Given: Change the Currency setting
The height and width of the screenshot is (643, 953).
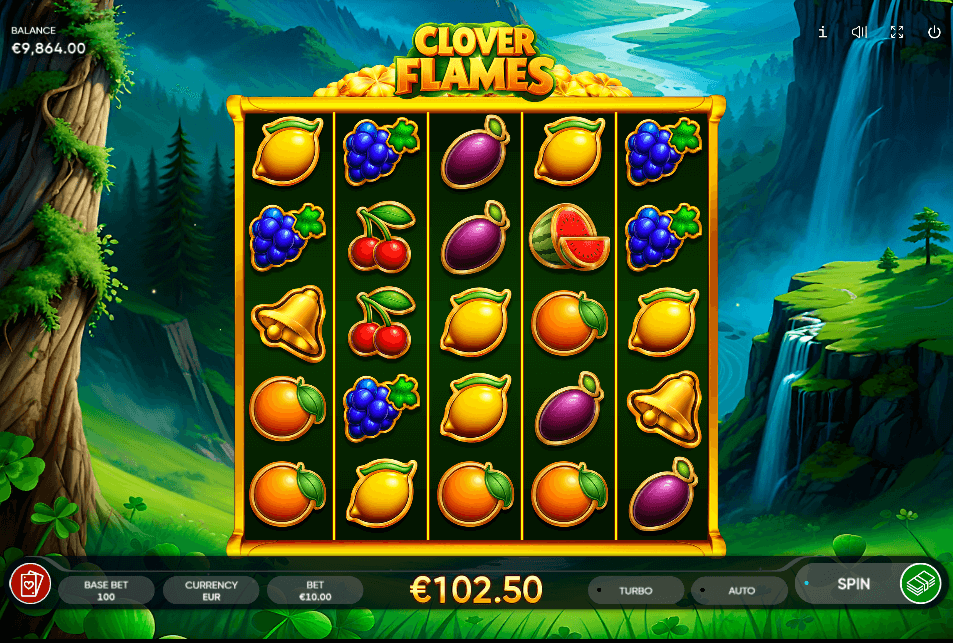Looking at the screenshot, I should click(211, 590).
